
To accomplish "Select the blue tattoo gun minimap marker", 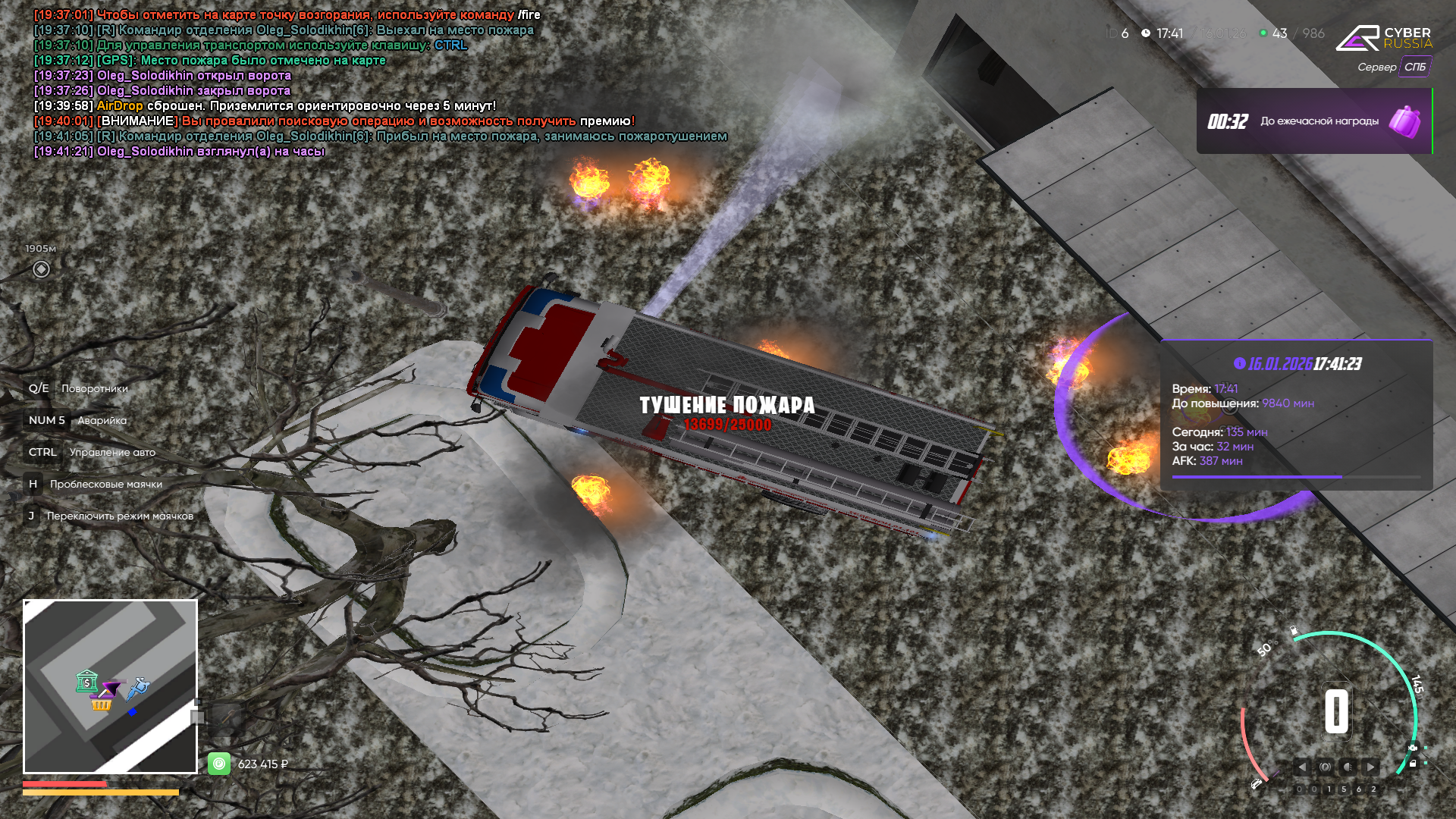I will click(138, 689).
